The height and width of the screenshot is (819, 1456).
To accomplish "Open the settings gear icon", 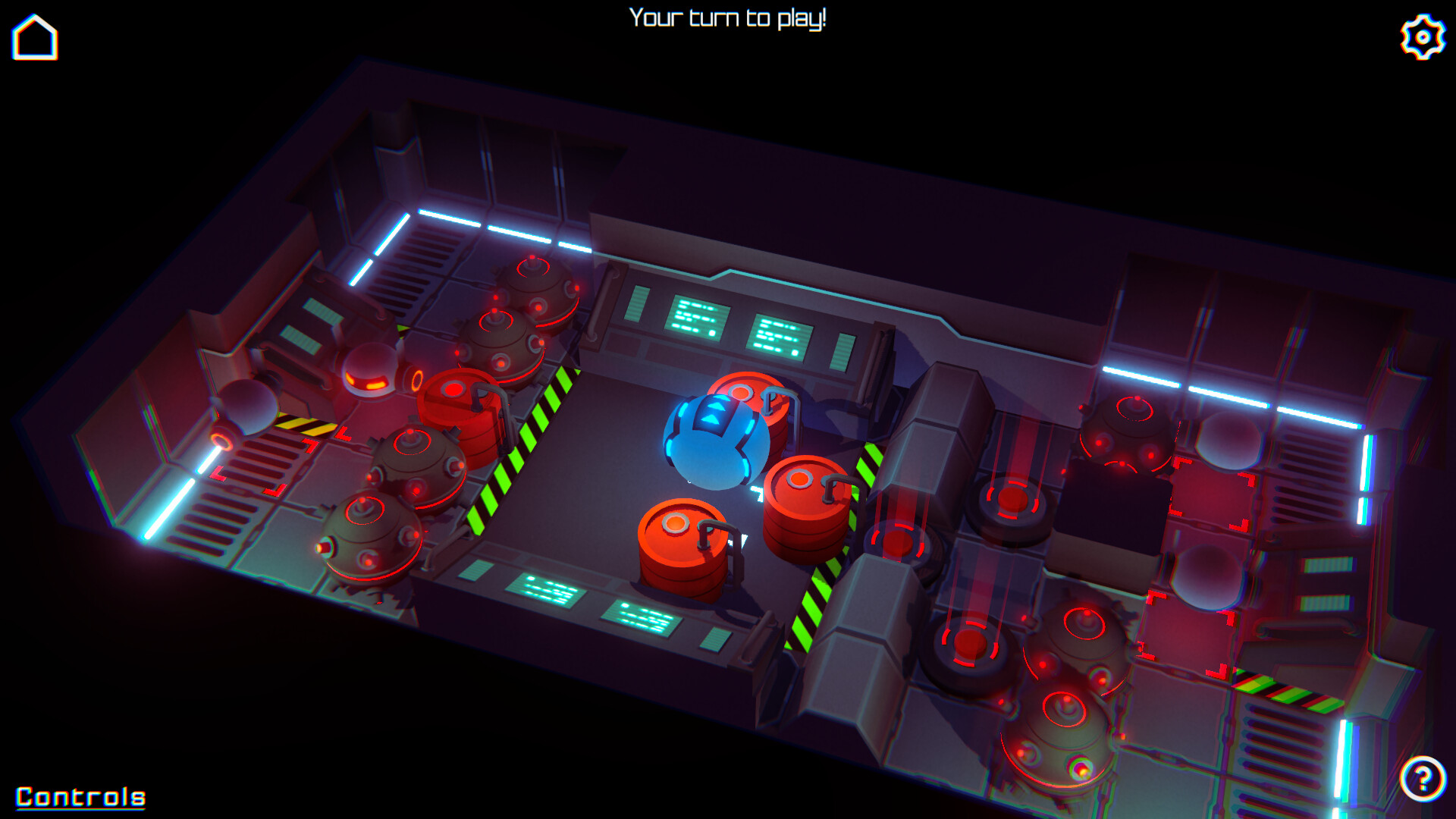I will tap(1422, 34).
